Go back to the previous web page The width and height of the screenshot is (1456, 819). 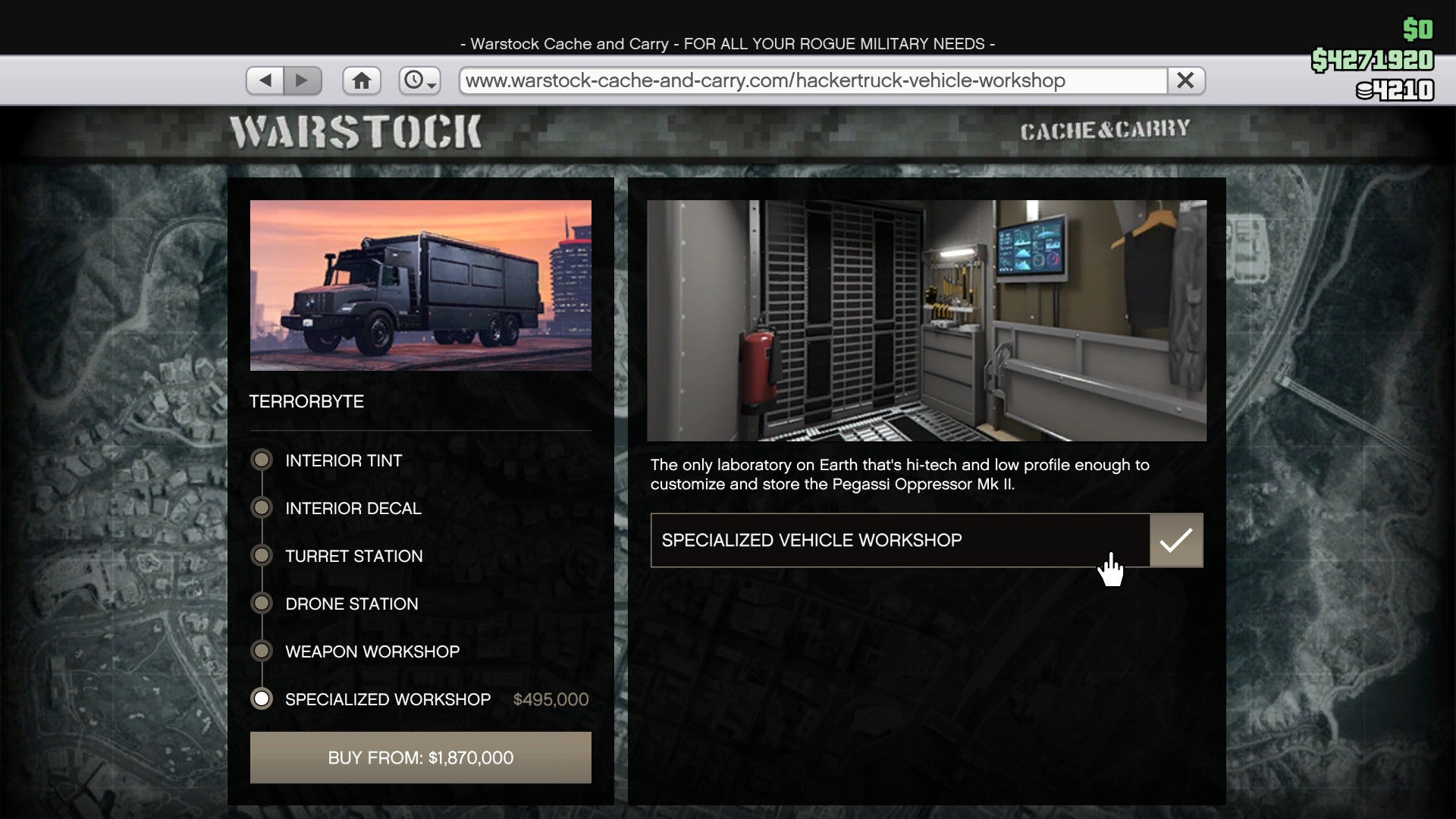point(265,80)
